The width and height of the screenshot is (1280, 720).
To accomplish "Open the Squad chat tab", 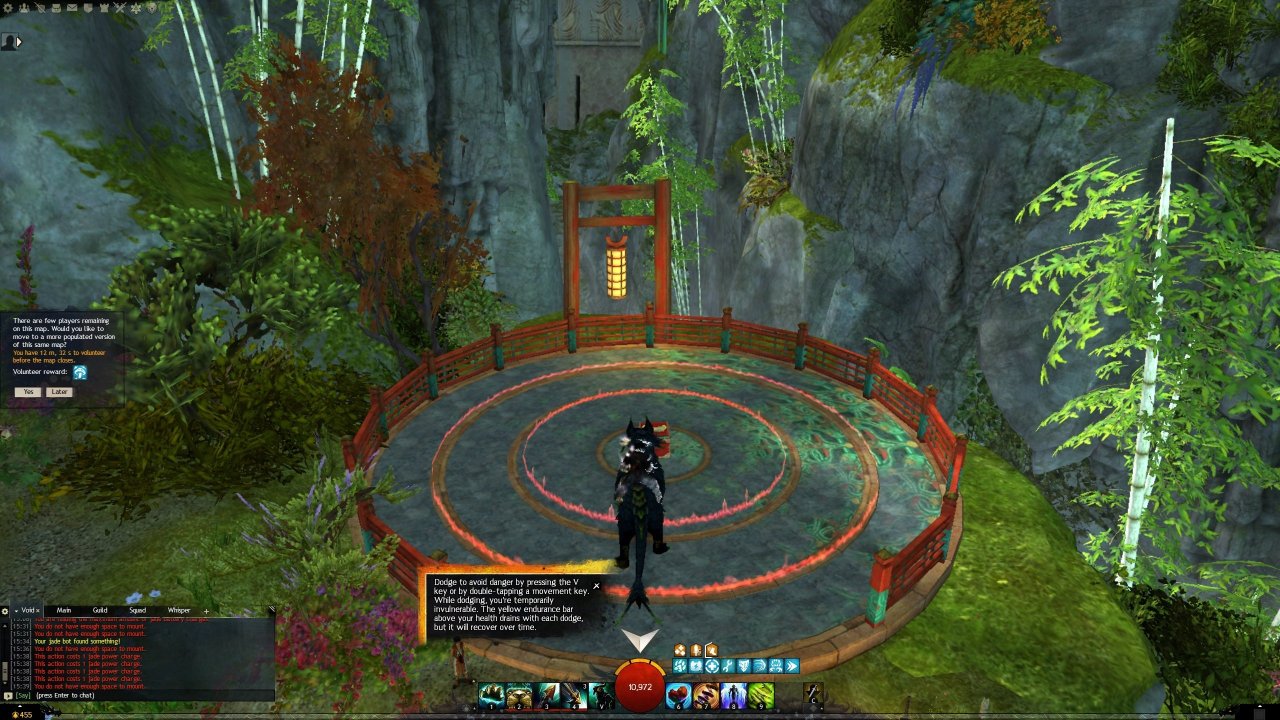I will (137, 610).
